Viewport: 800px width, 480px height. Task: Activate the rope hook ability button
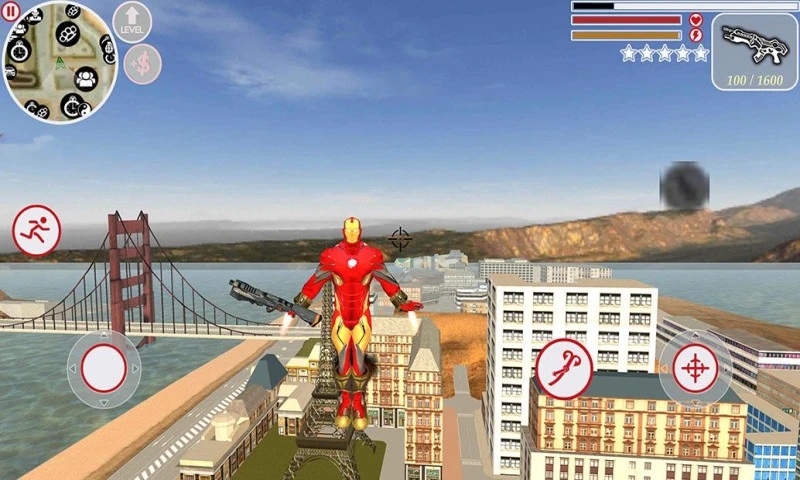coord(563,368)
